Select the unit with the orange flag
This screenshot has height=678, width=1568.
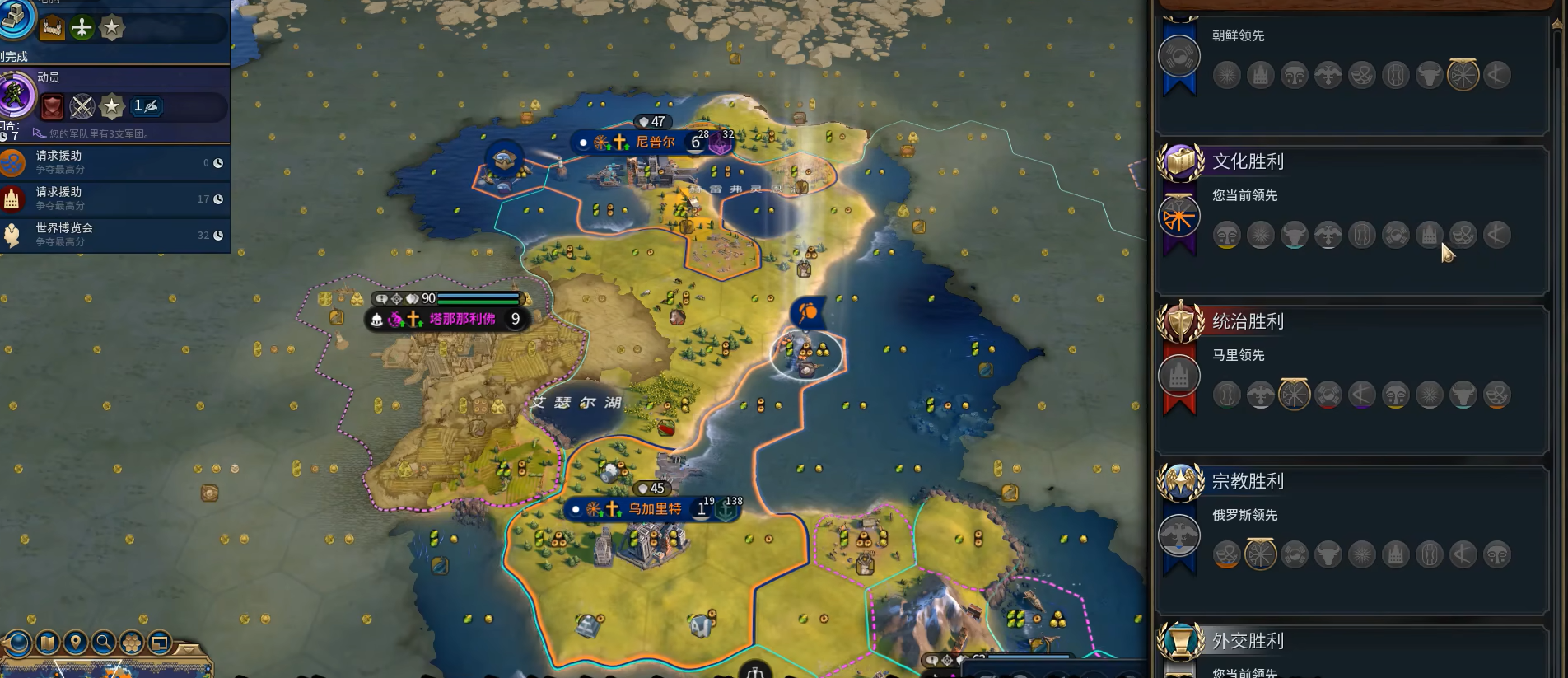tap(808, 312)
